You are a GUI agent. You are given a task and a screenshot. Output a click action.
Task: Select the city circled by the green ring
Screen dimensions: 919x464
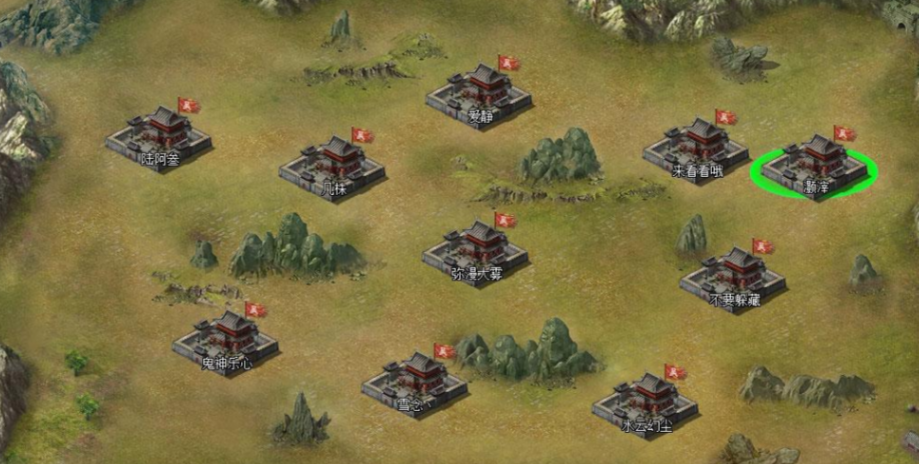(x=815, y=164)
